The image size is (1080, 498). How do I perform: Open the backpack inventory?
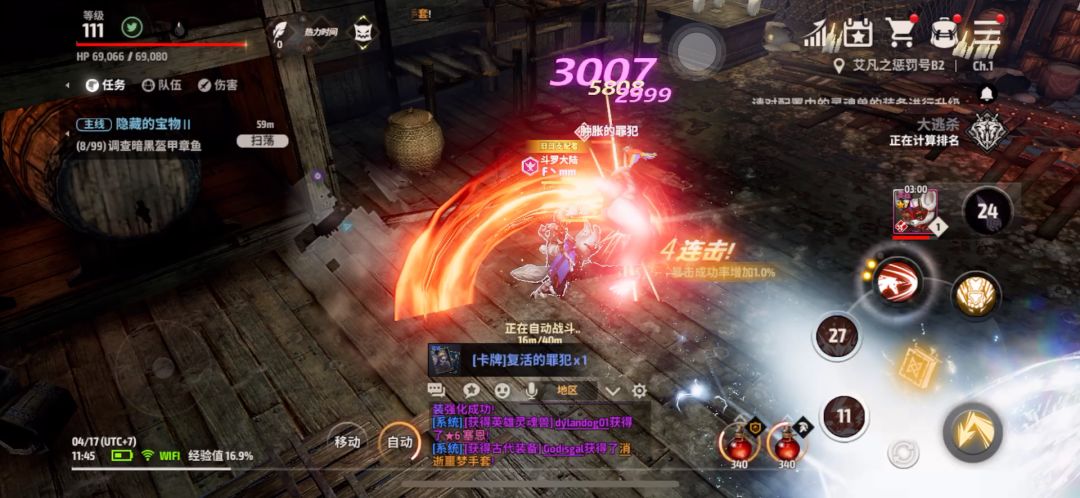click(944, 33)
